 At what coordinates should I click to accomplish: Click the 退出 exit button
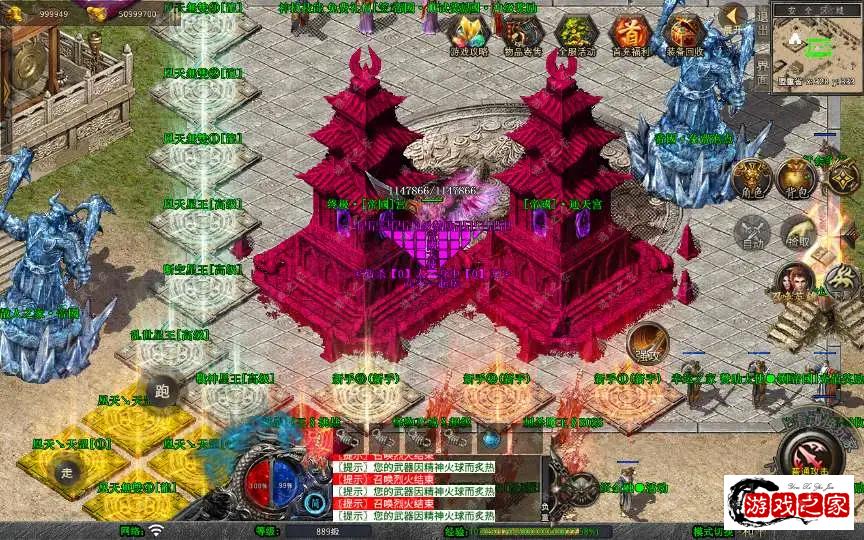tap(761, 25)
